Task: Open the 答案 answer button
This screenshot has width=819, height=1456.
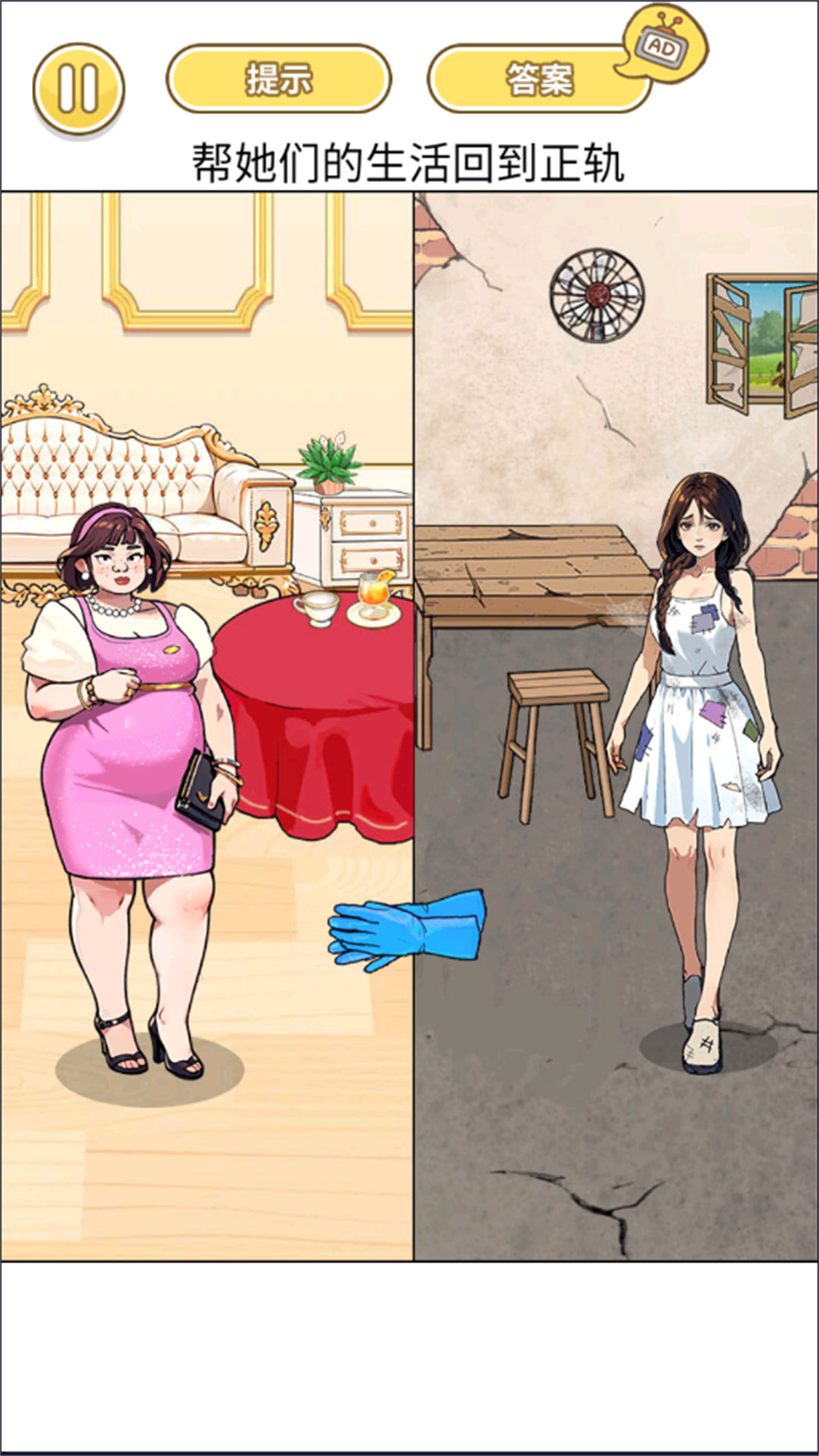Action: [538, 79]
